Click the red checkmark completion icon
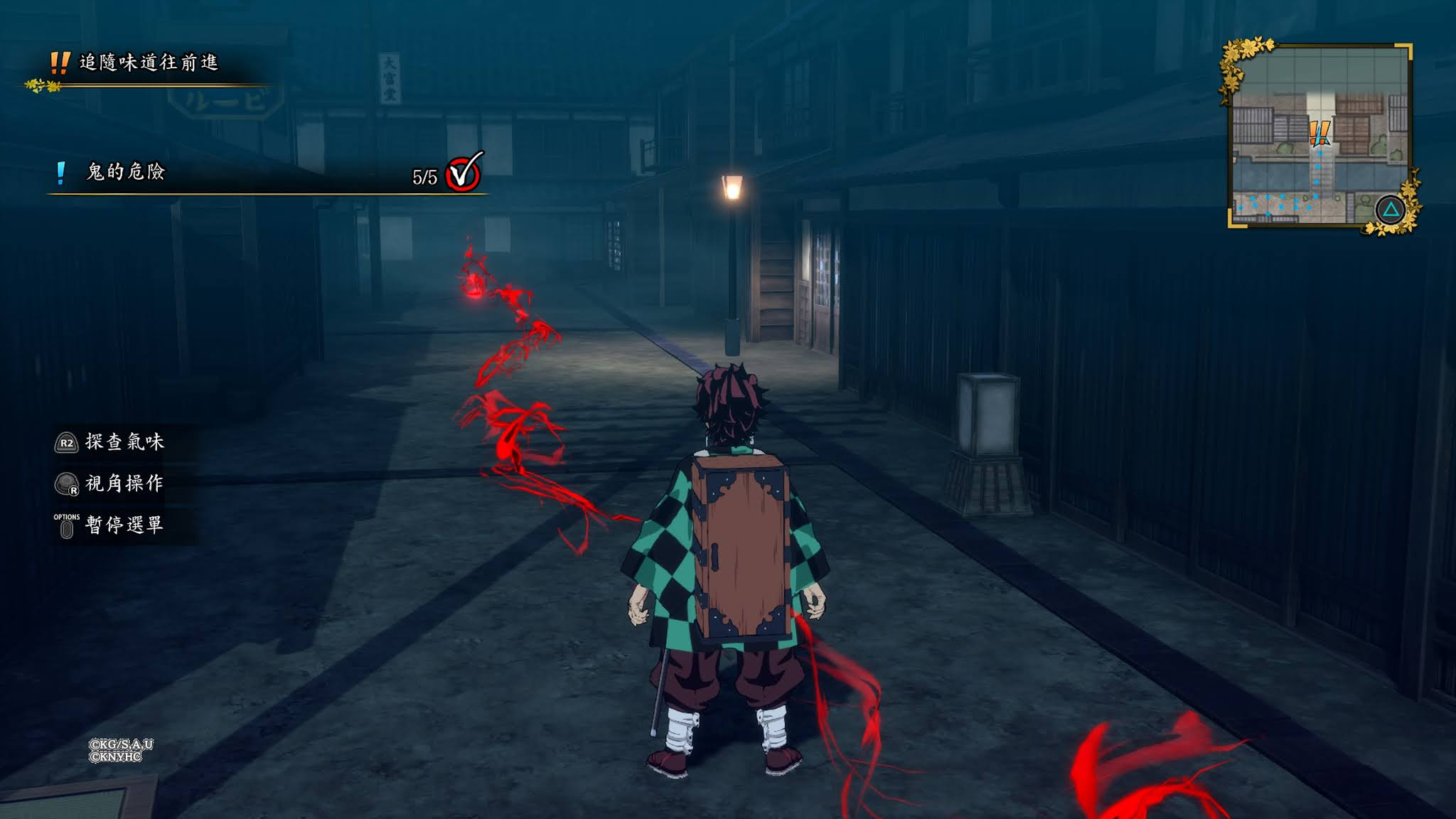 pos(464,173)
